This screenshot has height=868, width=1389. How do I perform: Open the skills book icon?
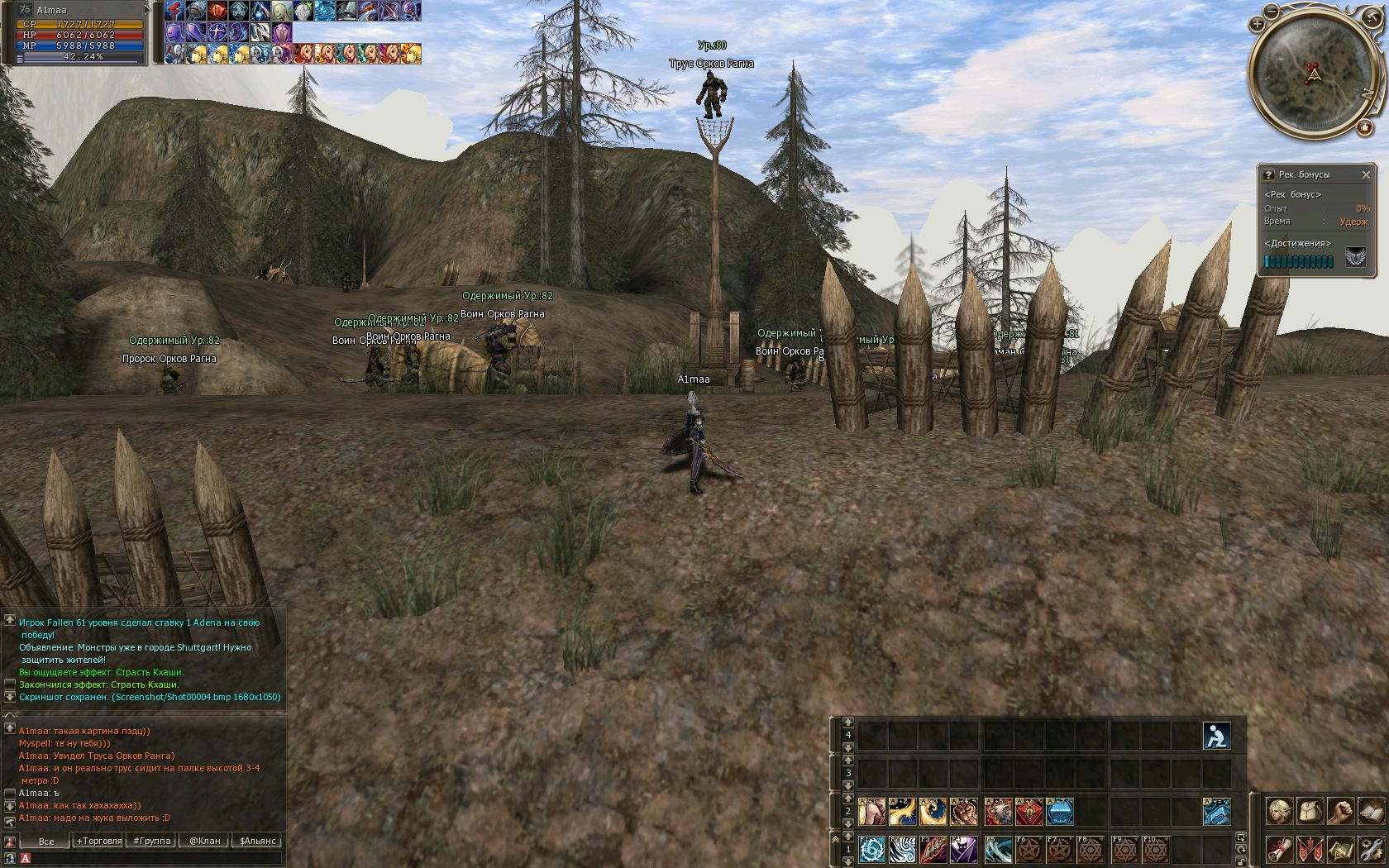click(1371, 811)
